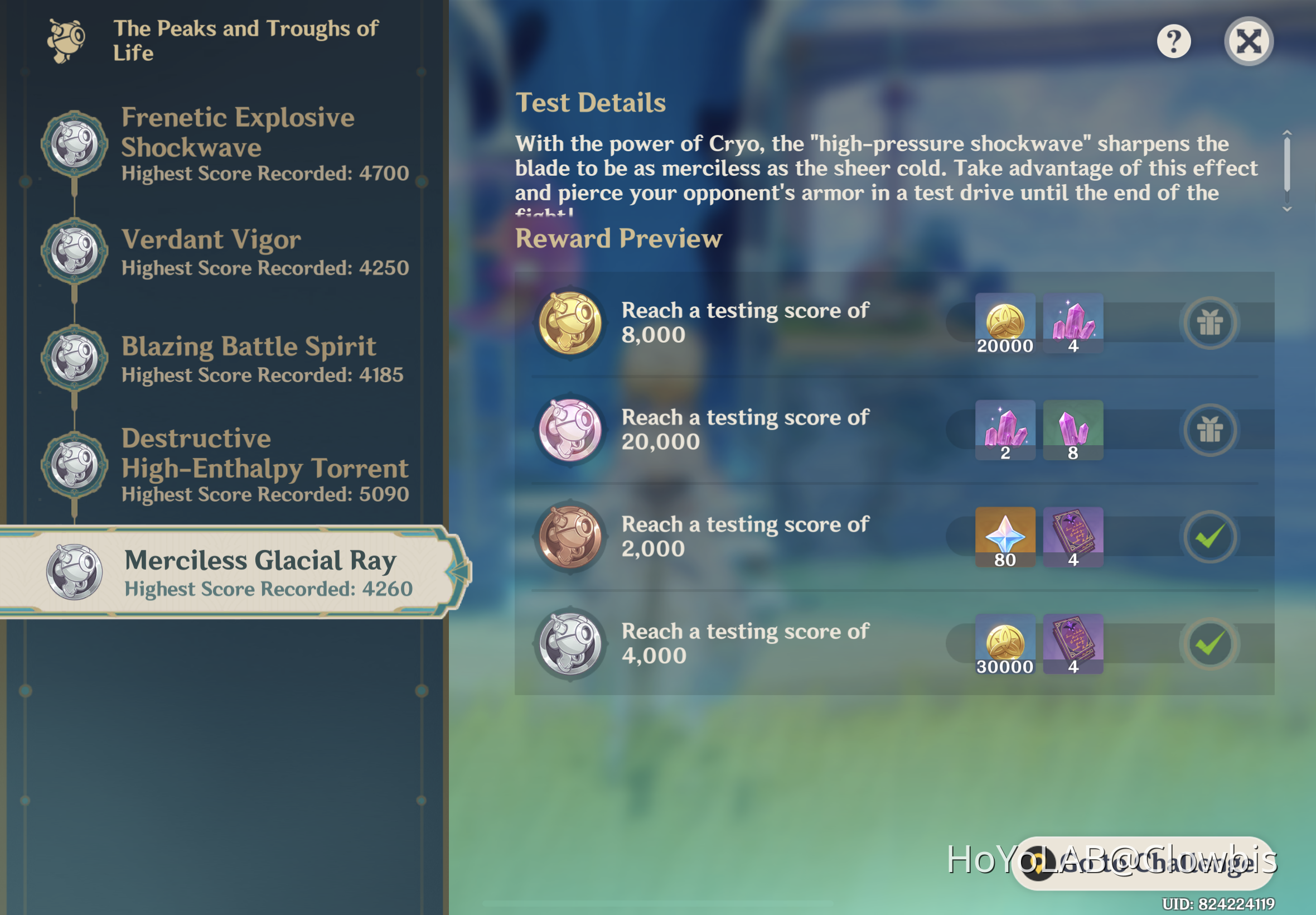
Task: Click the claimed checkmark on the 4,000 tier
Action: tap(1211, 643)
